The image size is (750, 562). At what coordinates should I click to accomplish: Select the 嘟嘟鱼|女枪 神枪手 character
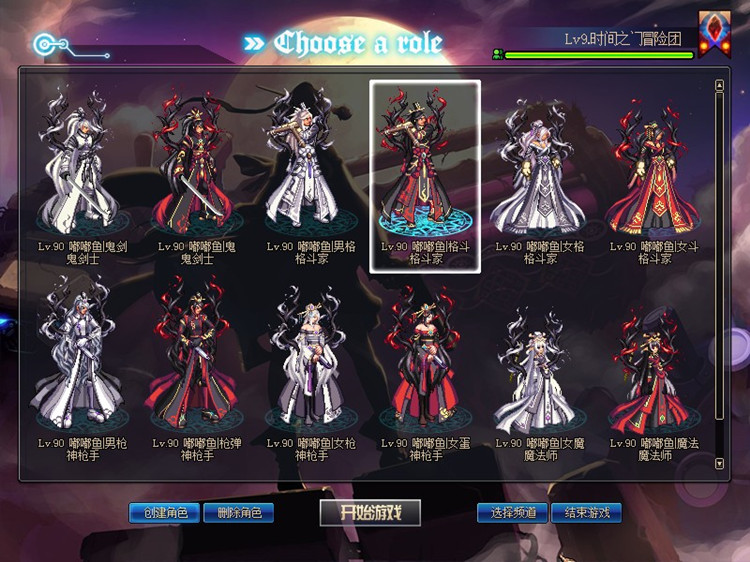(312, 365)
